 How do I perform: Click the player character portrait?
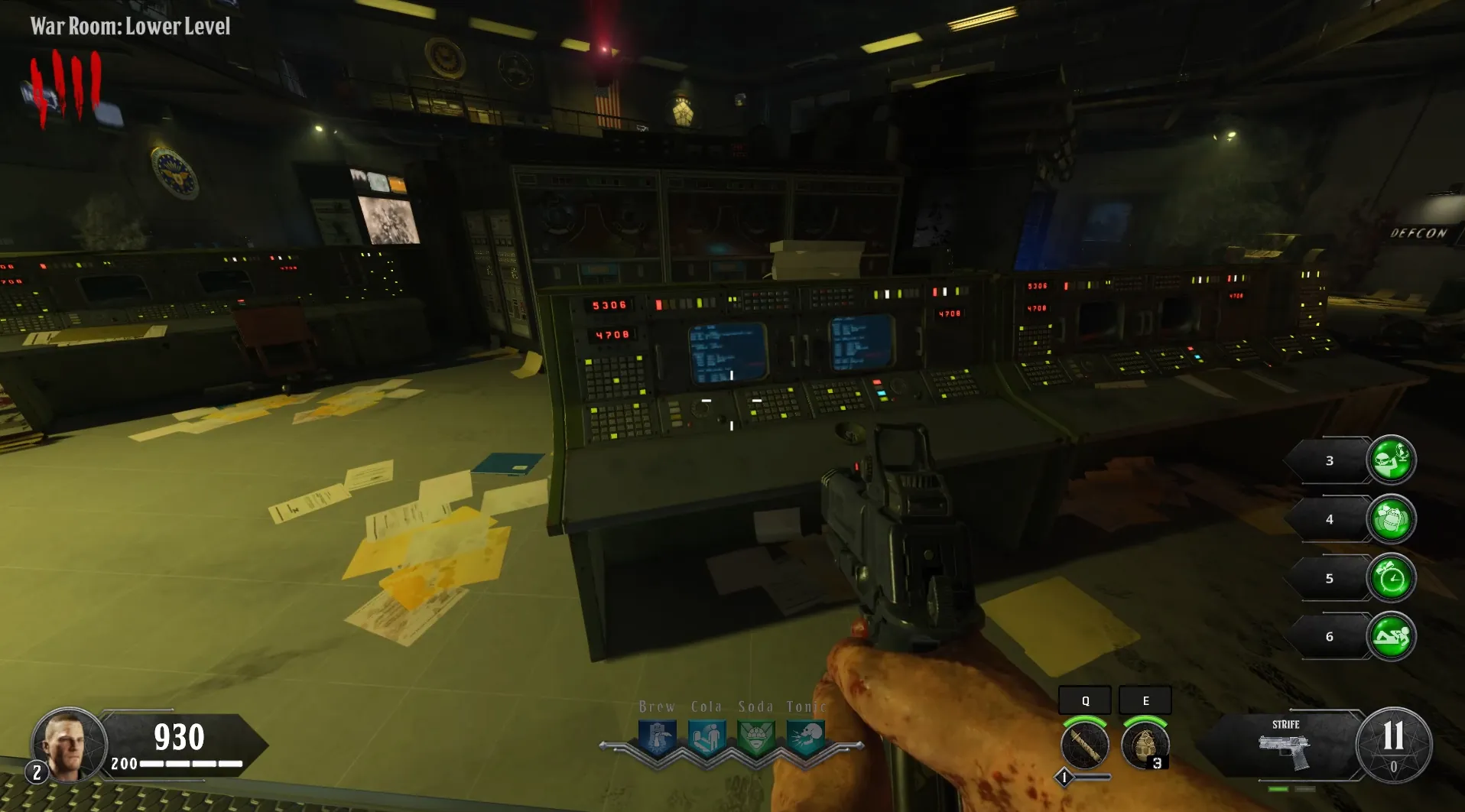pos(67,744)
